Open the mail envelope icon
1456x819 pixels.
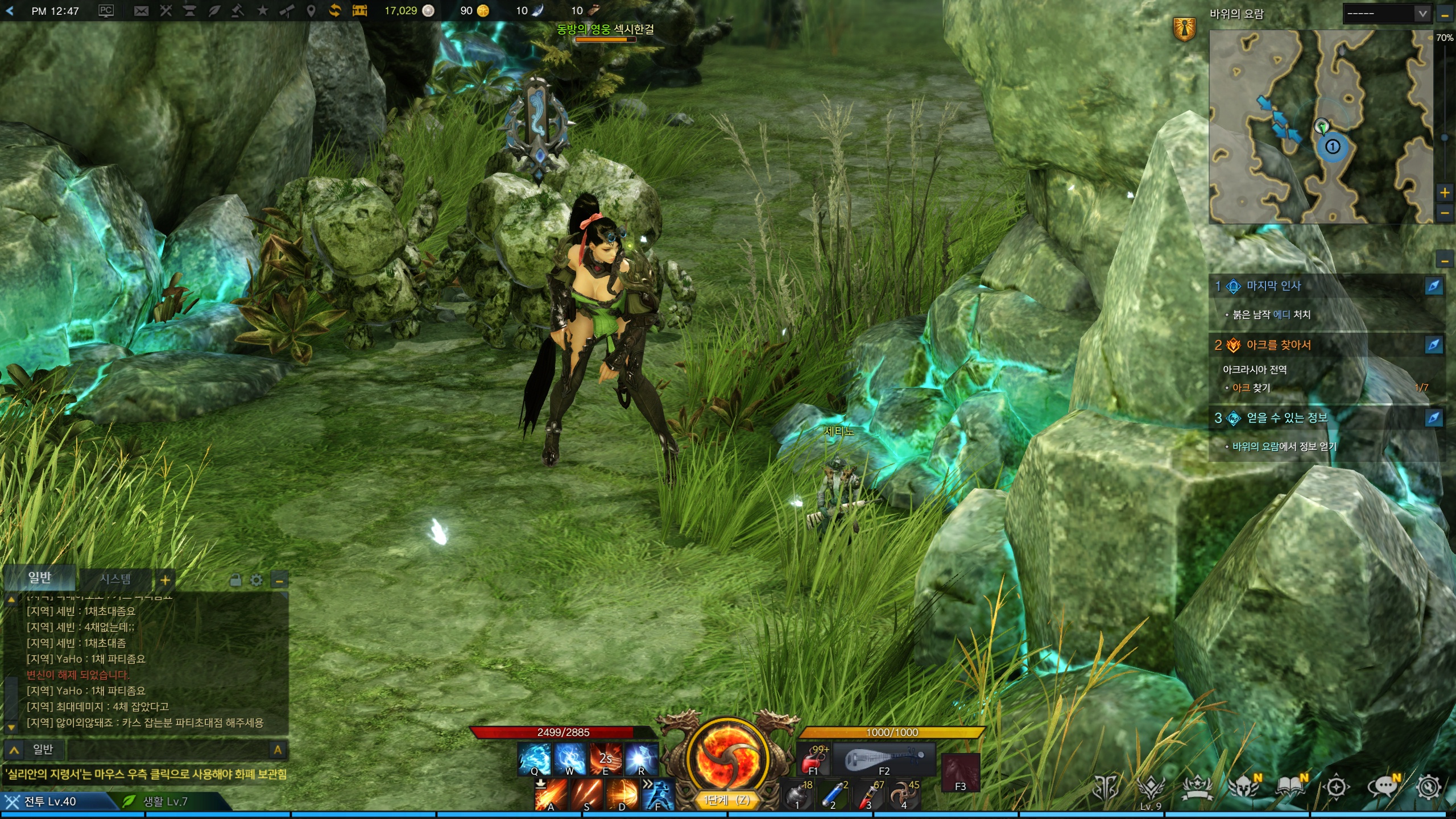tap(141, 11)
